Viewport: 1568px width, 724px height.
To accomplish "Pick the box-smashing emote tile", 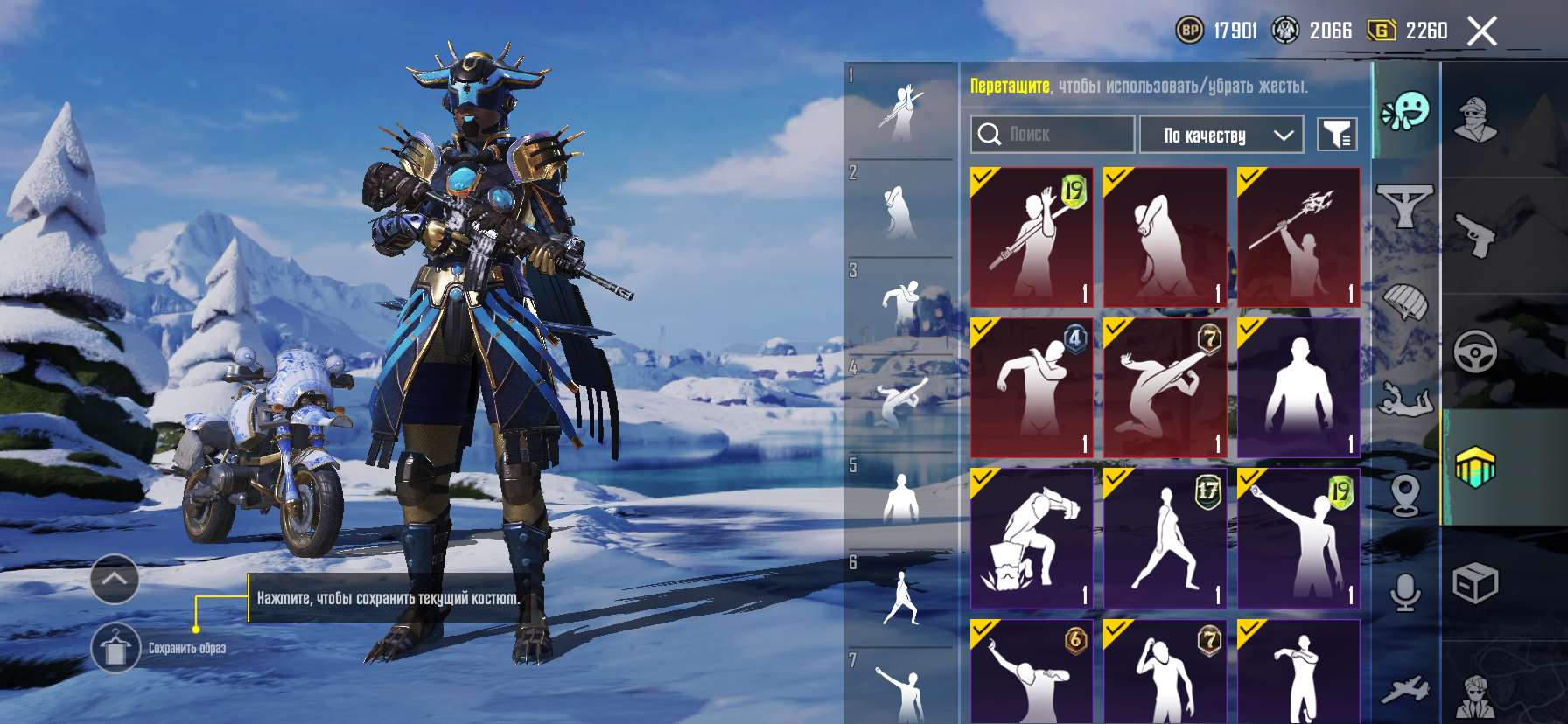I will [1032, 538].
